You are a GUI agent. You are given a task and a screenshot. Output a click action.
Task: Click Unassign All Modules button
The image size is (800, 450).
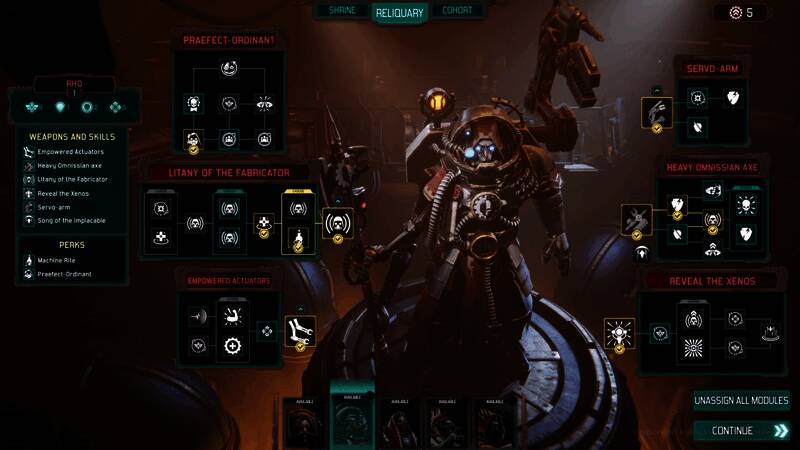point(741,401)
